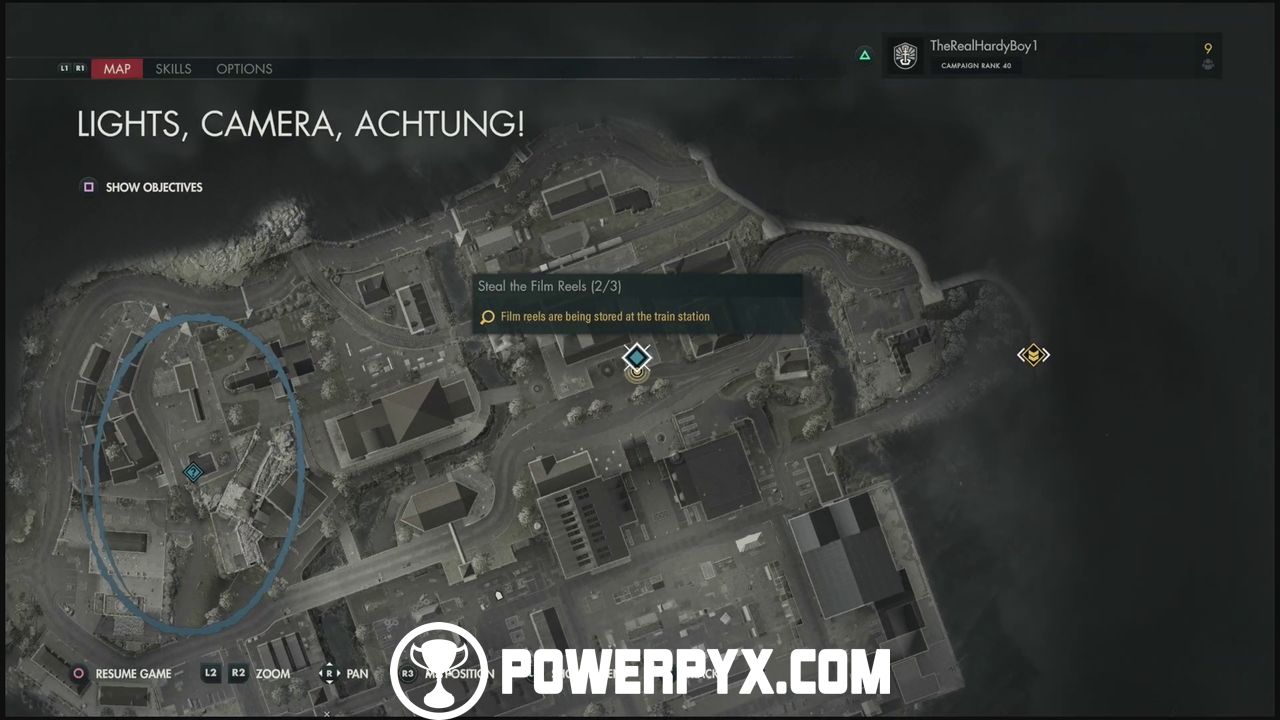The height and width of the screenshot is (720, 1280).
Task: Open the Options tab
Action: 244,69
